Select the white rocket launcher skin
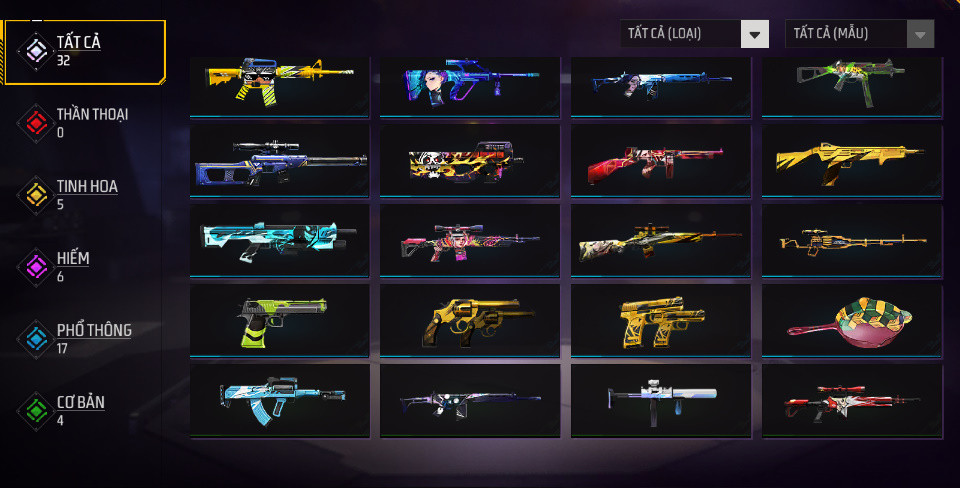 (x=660, y=400)
